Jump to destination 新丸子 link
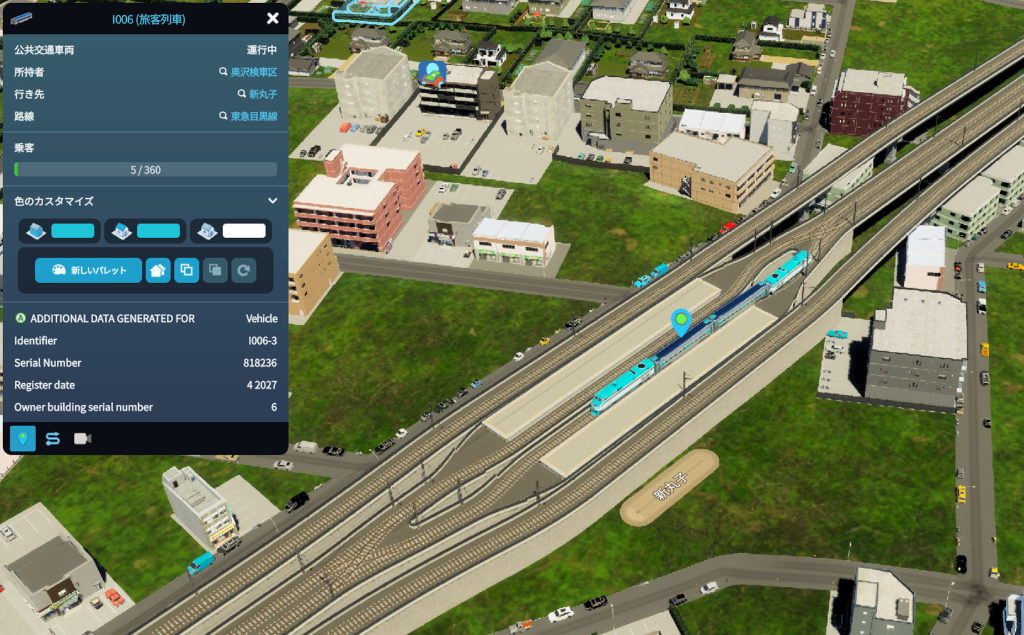Screen dimensions: 1024x635 [262, 94]
